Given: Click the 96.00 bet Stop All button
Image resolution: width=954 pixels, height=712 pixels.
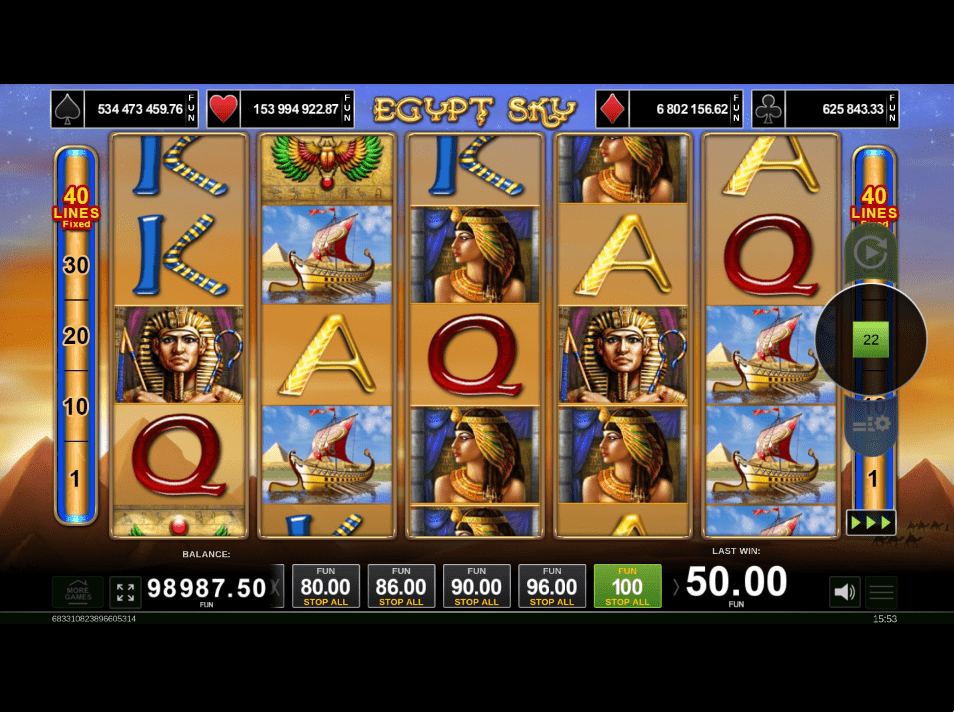Looking at the screenshot, I should point(552,587).
